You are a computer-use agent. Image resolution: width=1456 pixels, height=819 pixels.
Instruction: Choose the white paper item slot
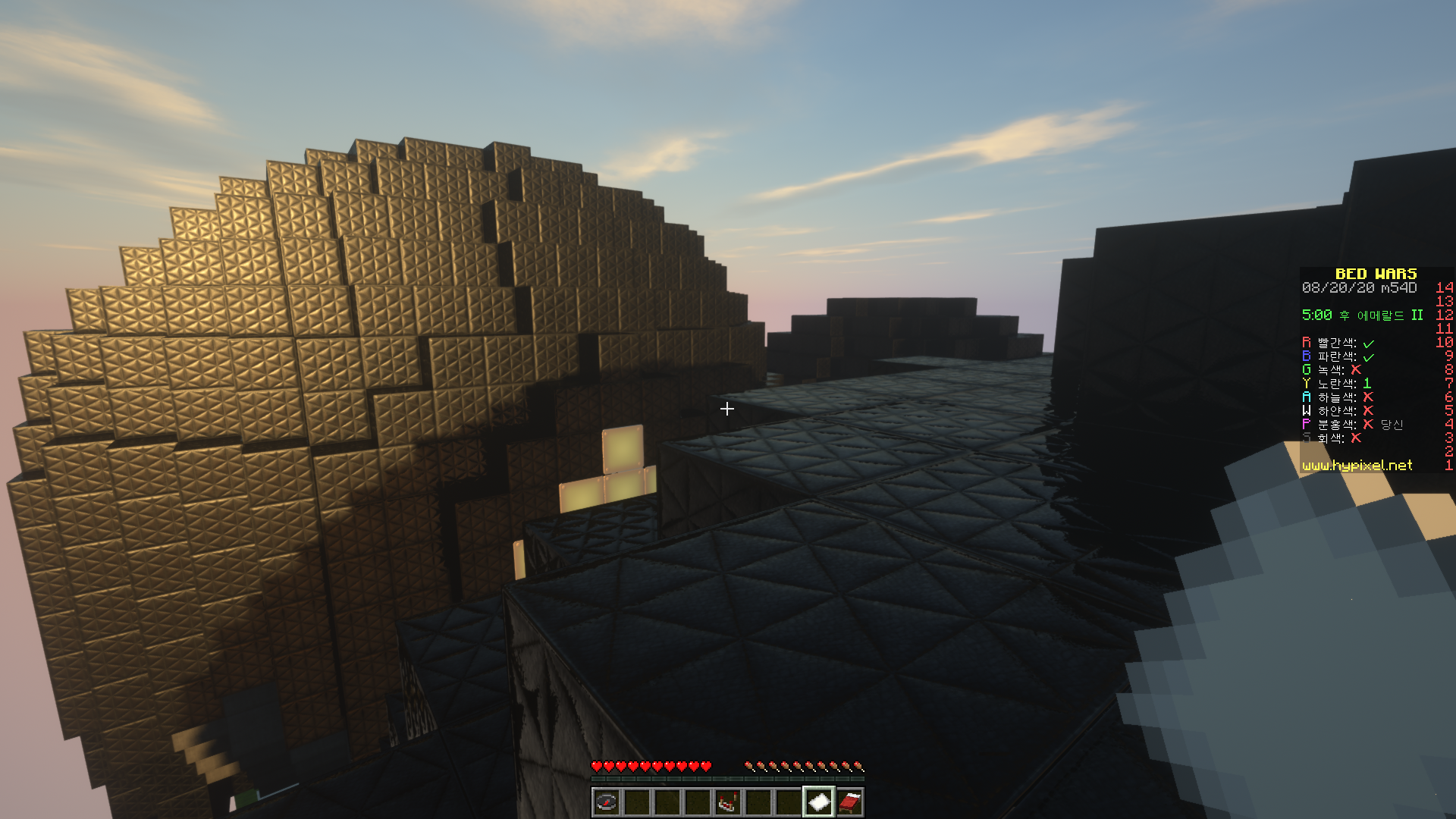818,802
